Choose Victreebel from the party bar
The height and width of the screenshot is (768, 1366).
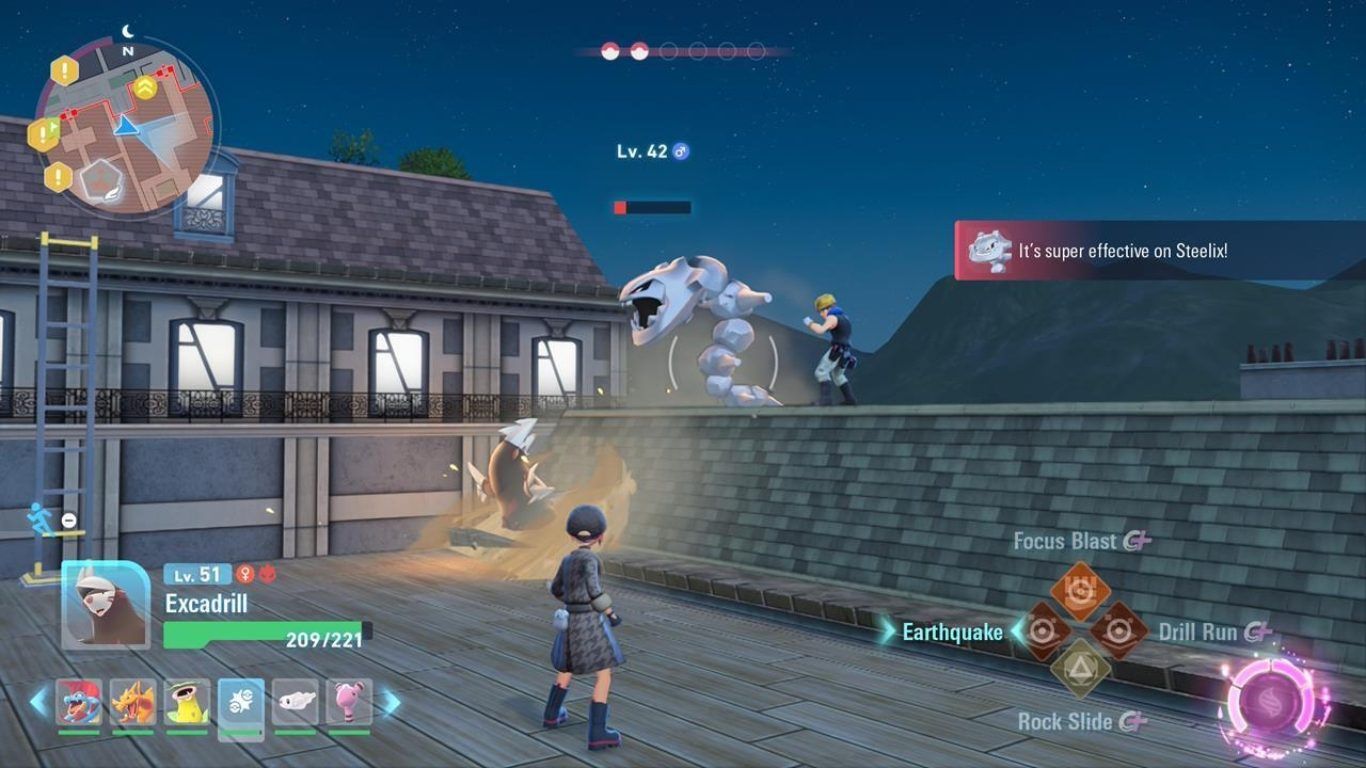(187, 703)
